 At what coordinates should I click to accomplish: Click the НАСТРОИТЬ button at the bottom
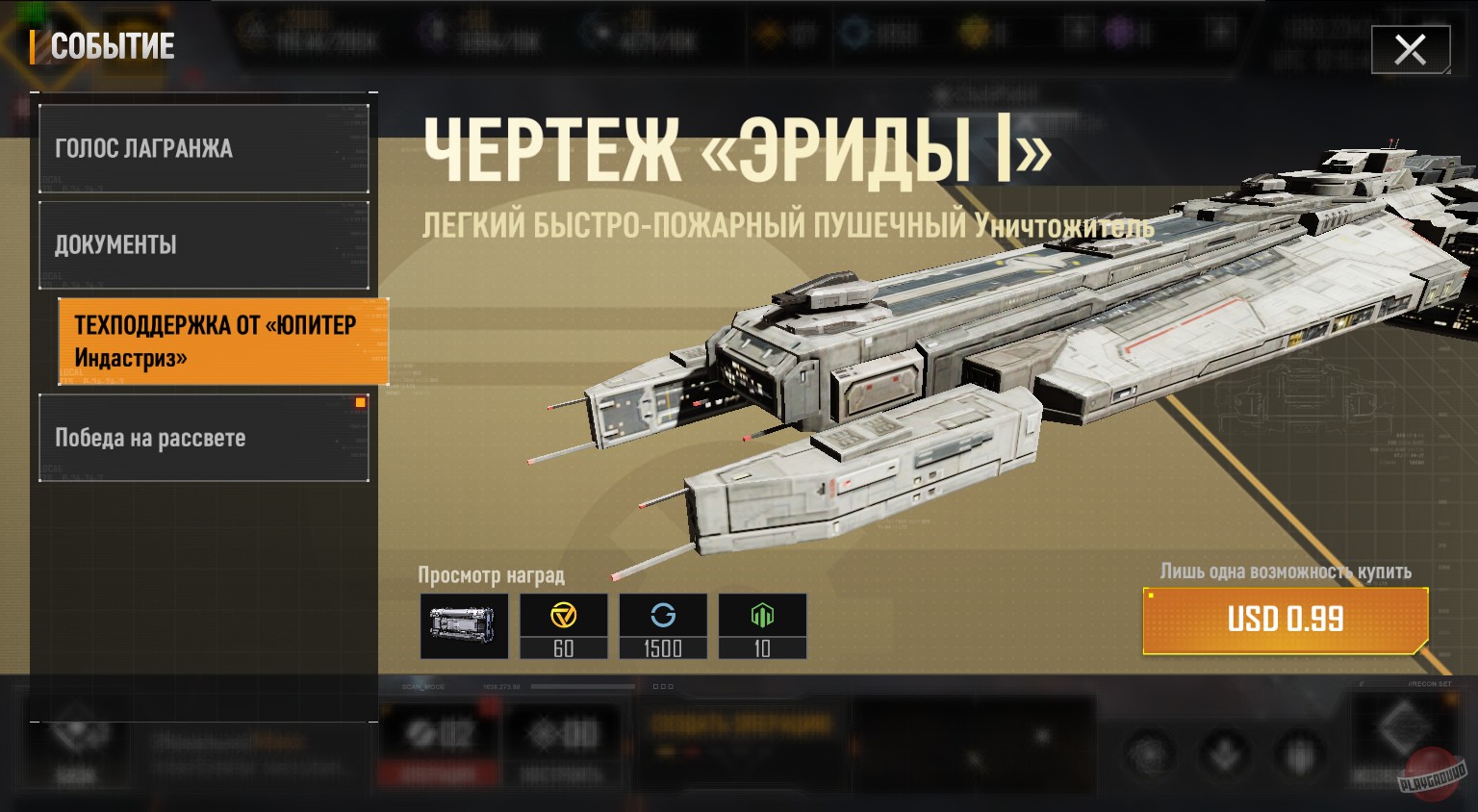click(564, 741)
